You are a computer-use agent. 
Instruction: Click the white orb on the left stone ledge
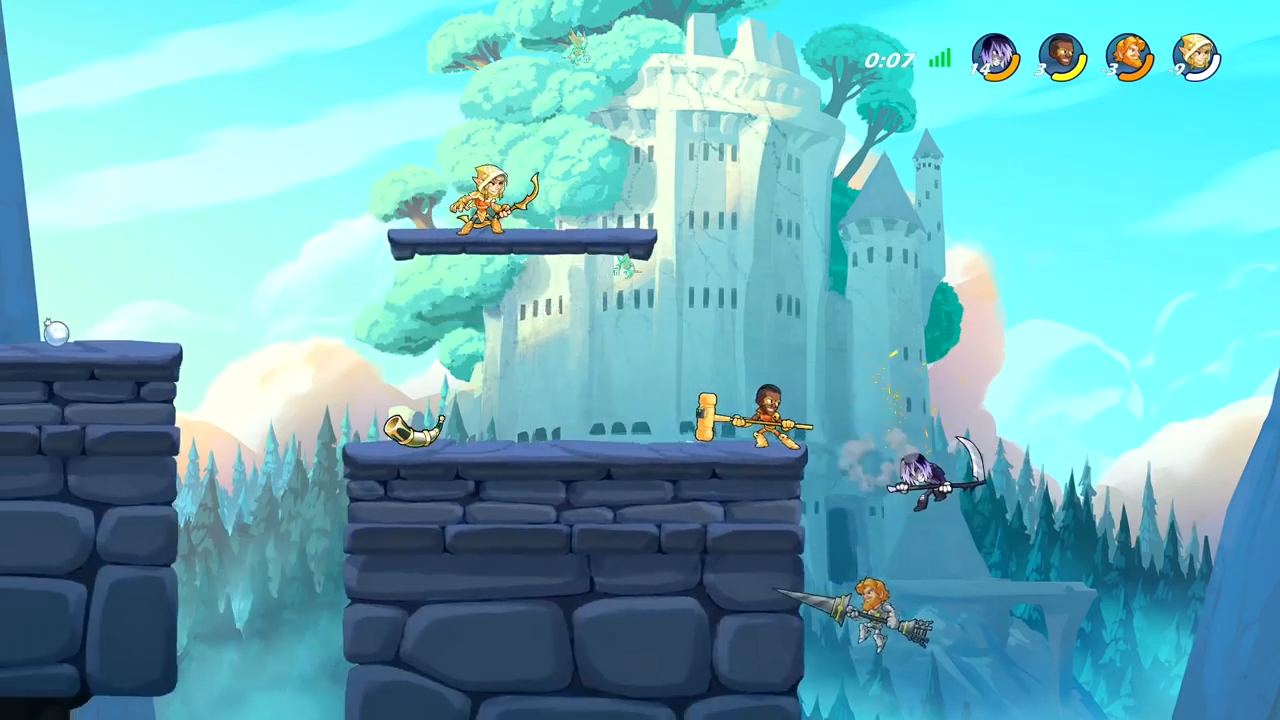(55, 333)
